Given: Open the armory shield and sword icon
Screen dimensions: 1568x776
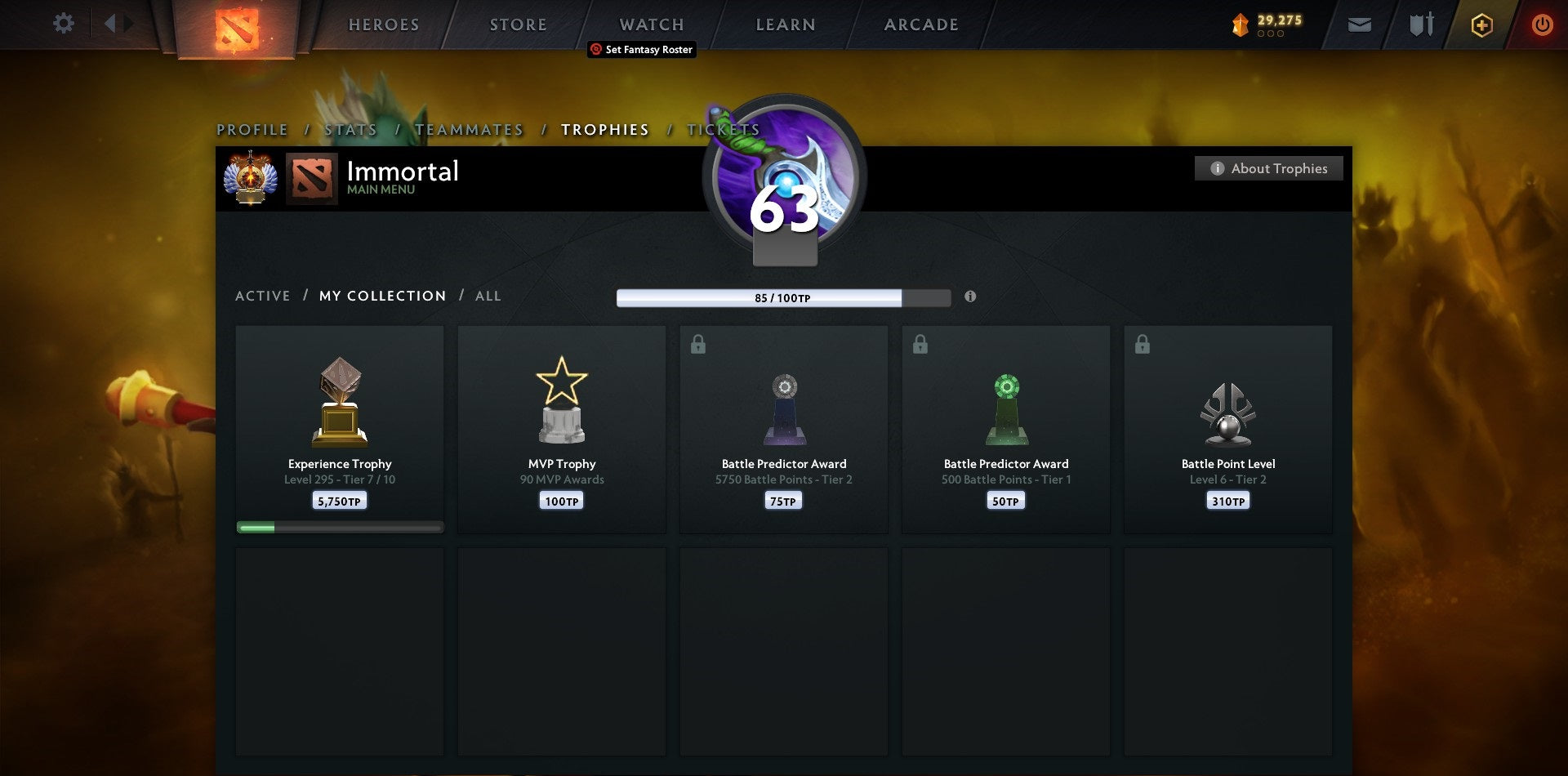Looking at the screenshot, I should point(1419,24).
